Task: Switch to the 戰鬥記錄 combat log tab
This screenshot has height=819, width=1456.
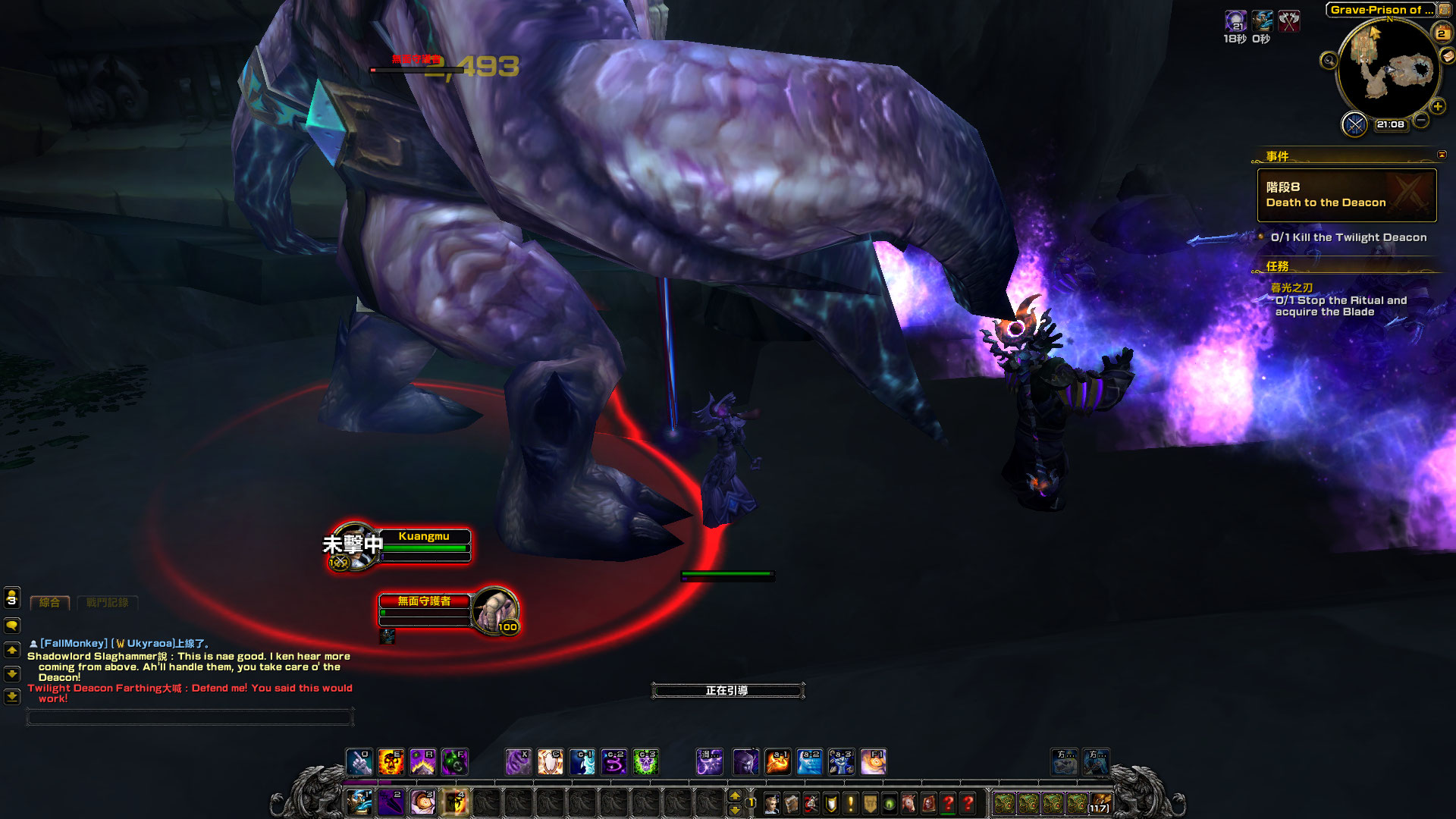Action: coord(107,603)
